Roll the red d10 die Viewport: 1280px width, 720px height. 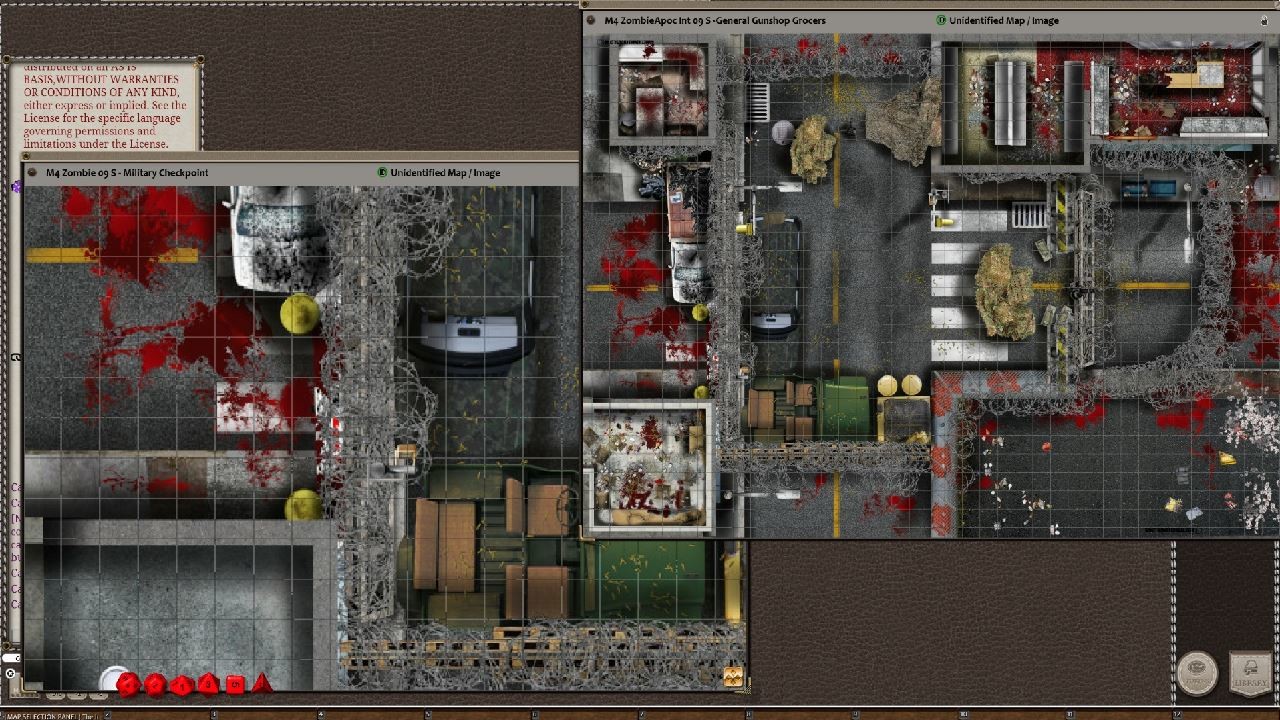click(182, 685)
